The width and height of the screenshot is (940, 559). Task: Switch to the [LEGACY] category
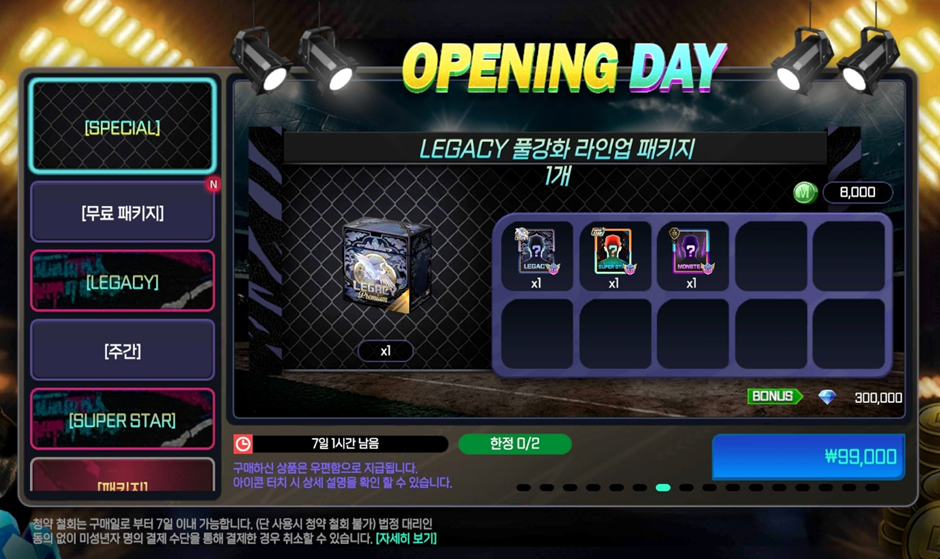pos(122,282)
